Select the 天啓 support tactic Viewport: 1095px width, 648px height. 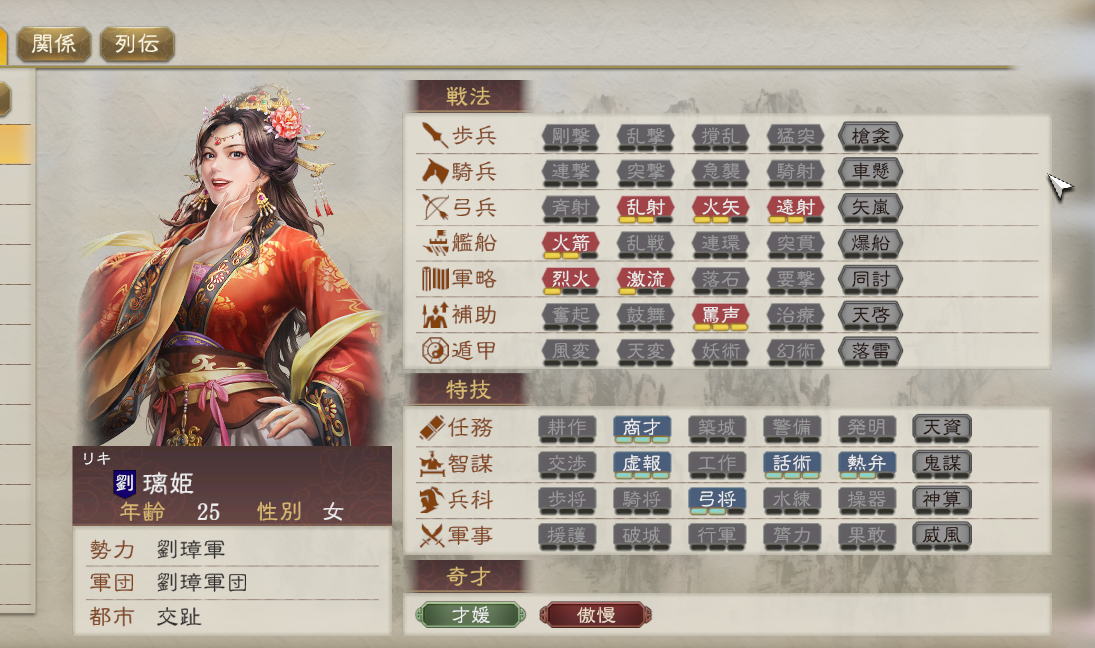pyautogui.click(x=871, y=315)
